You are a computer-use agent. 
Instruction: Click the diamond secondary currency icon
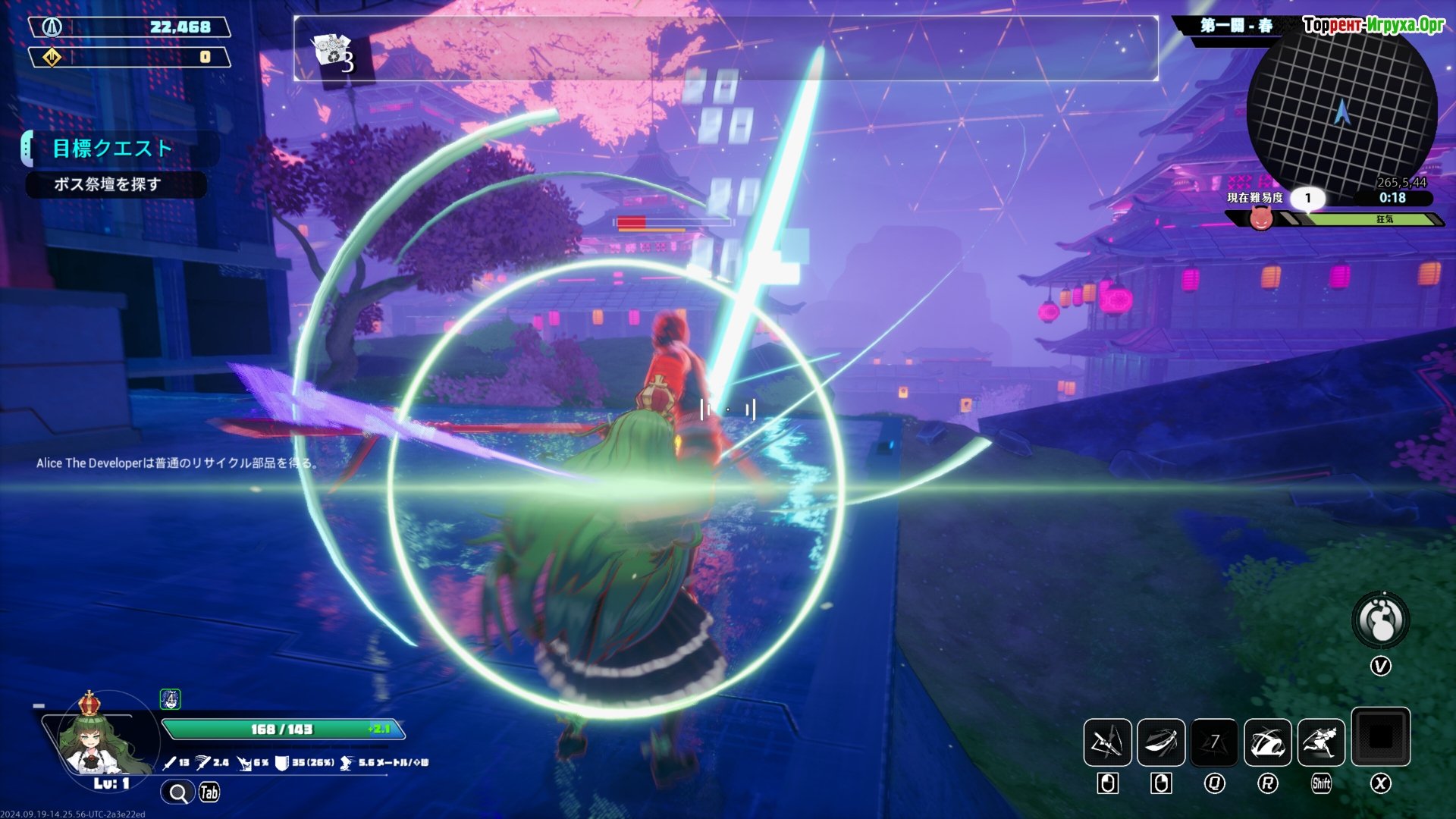(52, 57)
